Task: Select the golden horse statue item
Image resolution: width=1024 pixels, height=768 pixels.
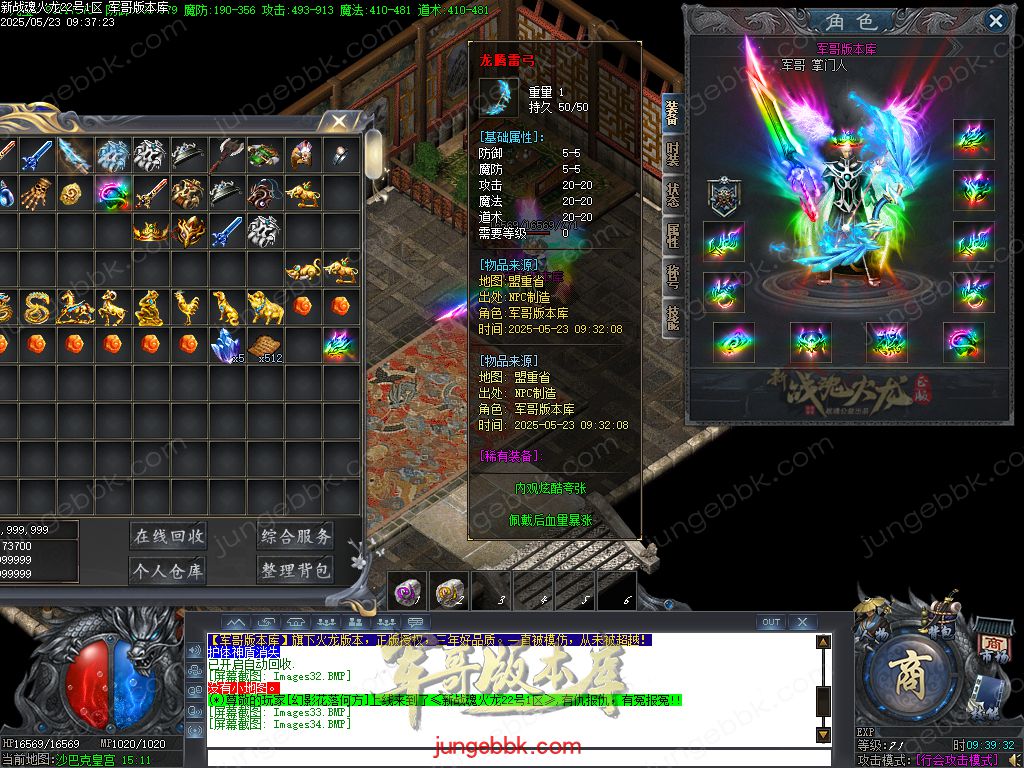Action: point(74,307)
